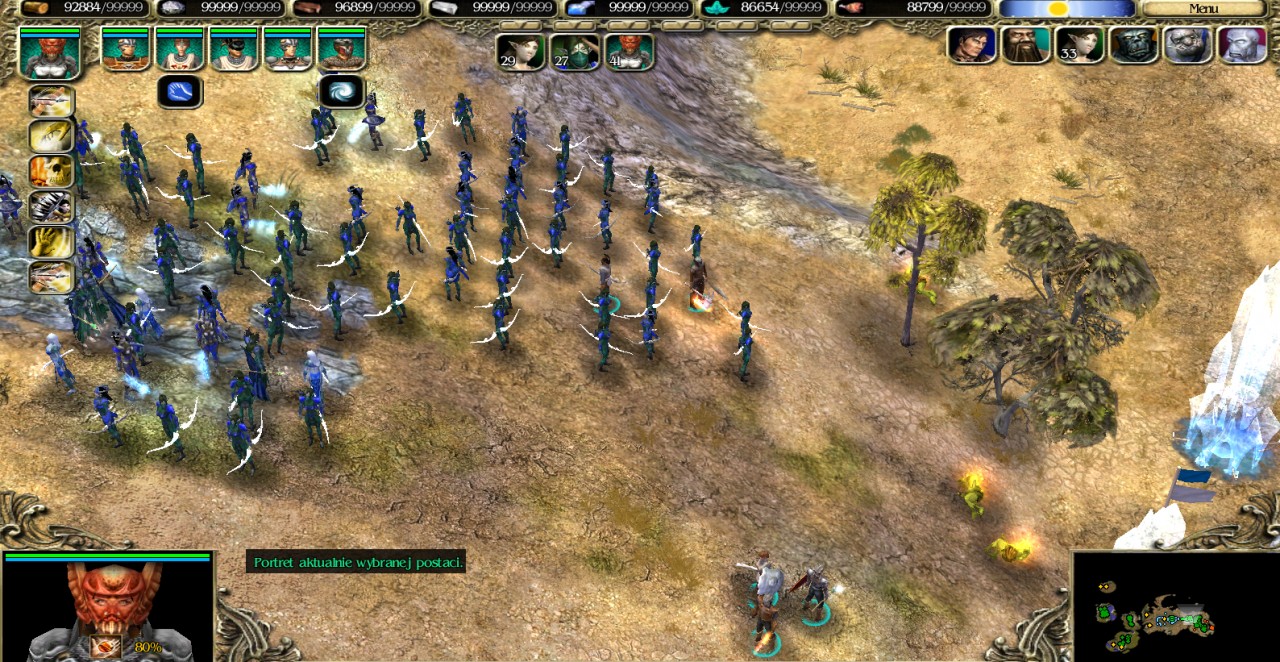This screenshot has width=1280, height=662.
Task: Open the Menu button
Action: (1204, 9)
